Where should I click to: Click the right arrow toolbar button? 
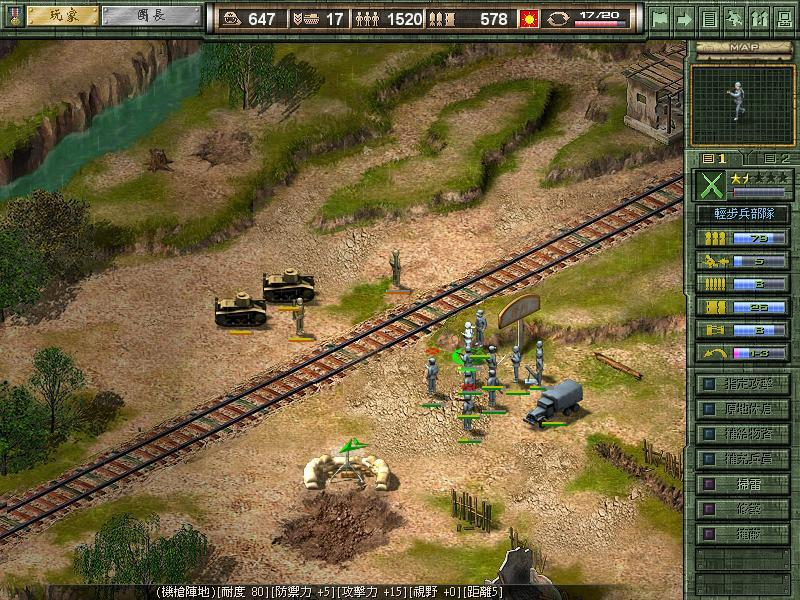pyautogui.click(x=684, y=18)
